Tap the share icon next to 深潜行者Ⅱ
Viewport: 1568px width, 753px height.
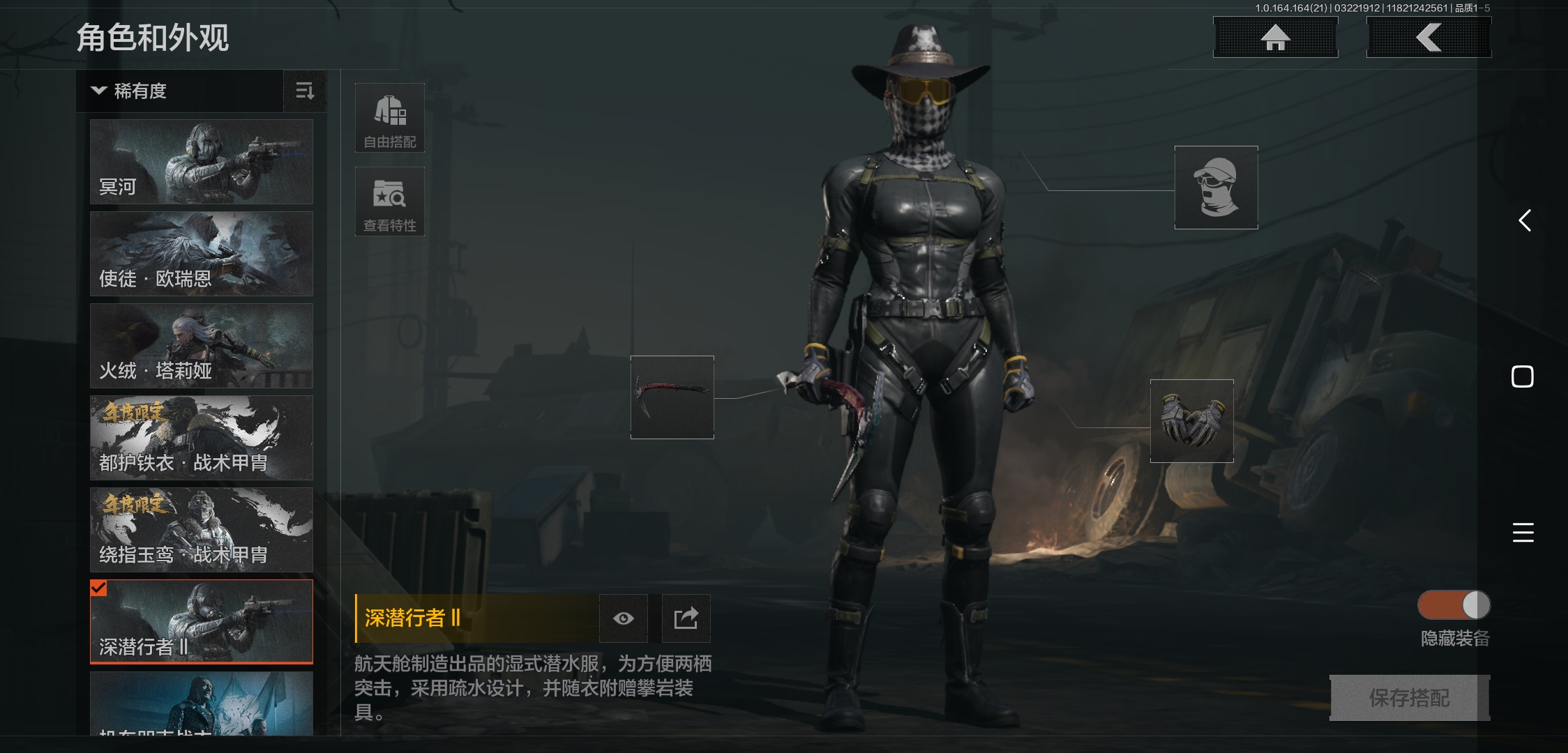click(x=686, y=618)
